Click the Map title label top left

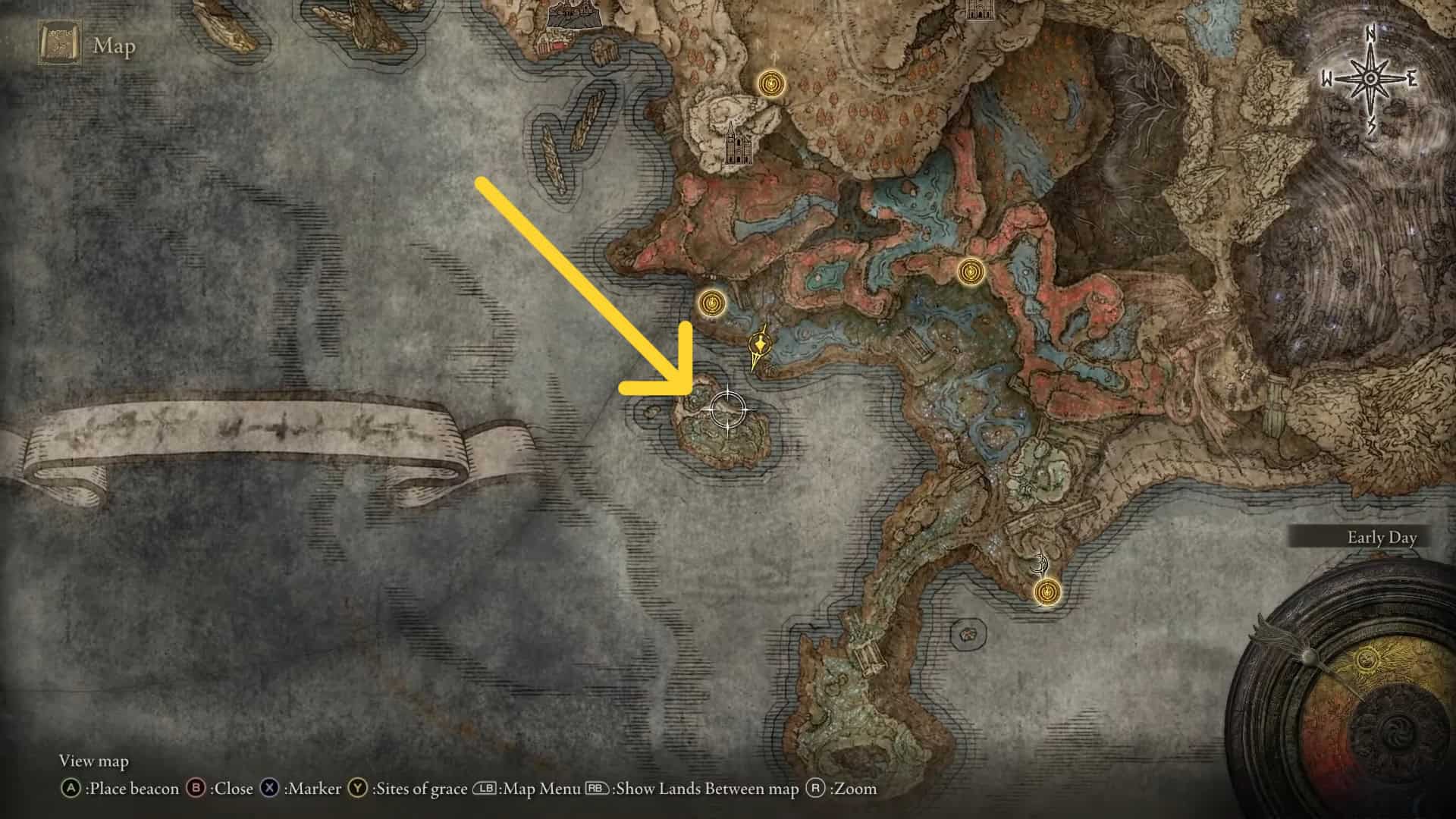114,47
